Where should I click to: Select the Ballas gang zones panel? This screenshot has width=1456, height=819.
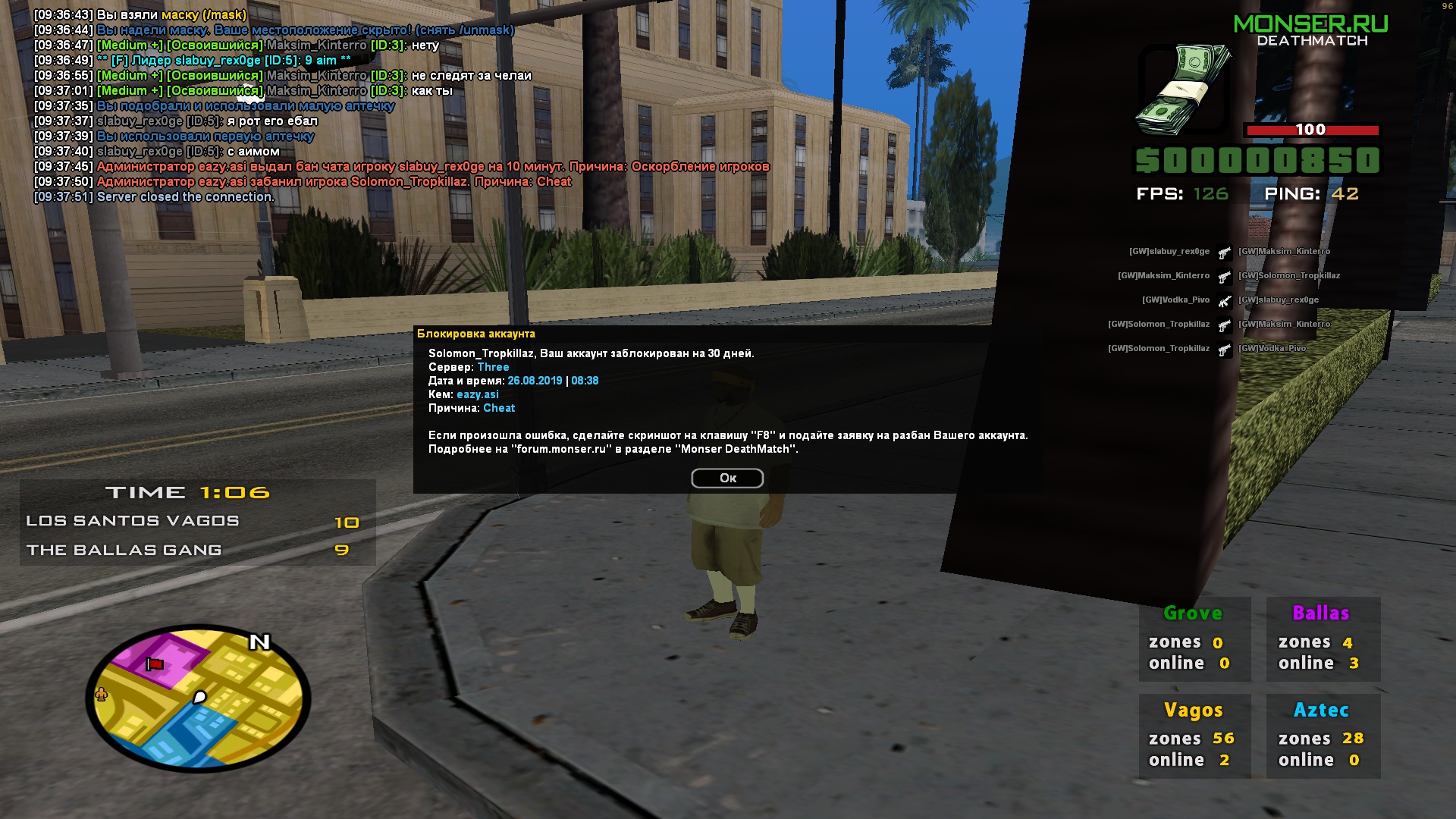pyautogui.click(x=1323, y=639)
